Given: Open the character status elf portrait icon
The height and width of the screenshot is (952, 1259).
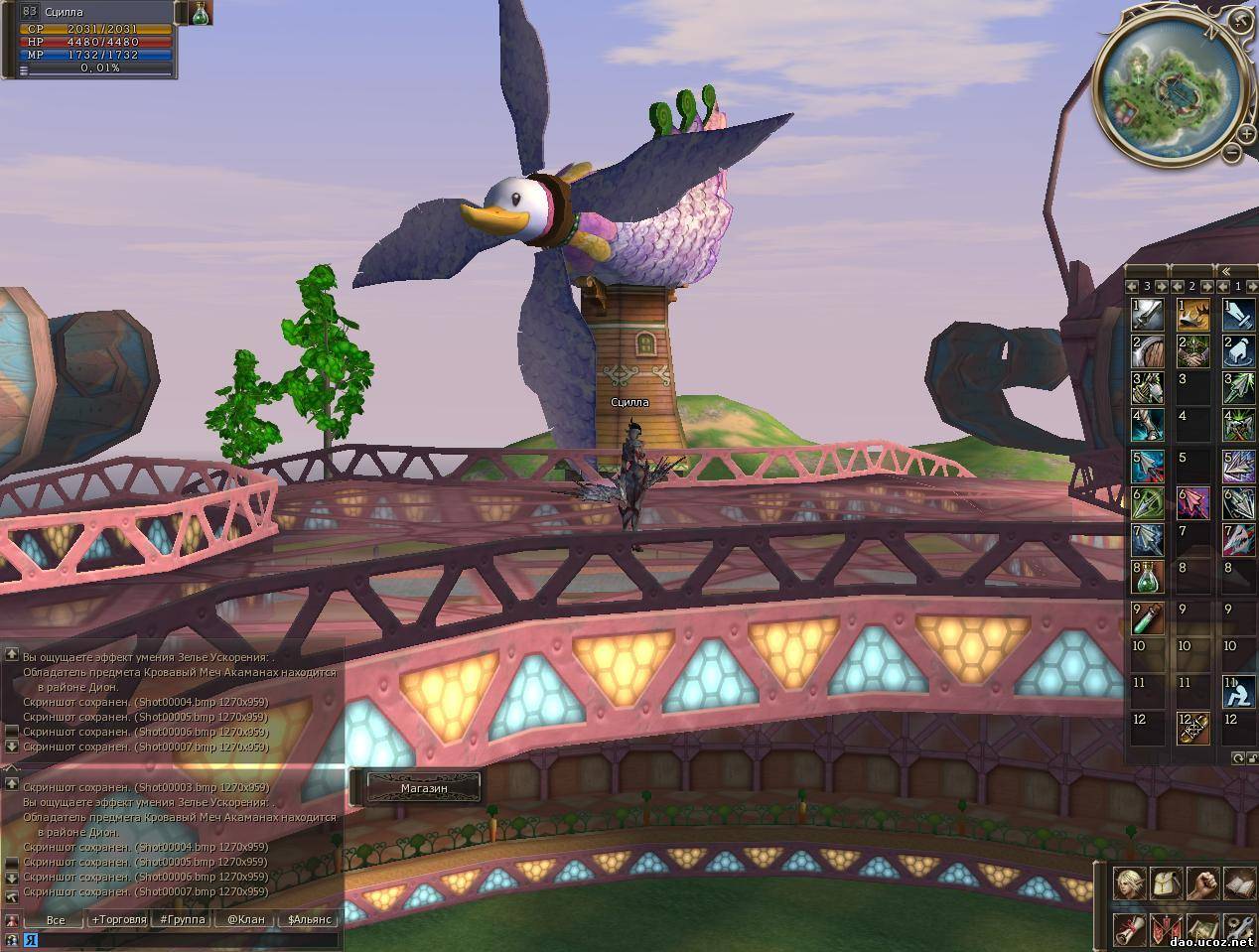Looking at the screenshot, I should tap(1129, 884).
